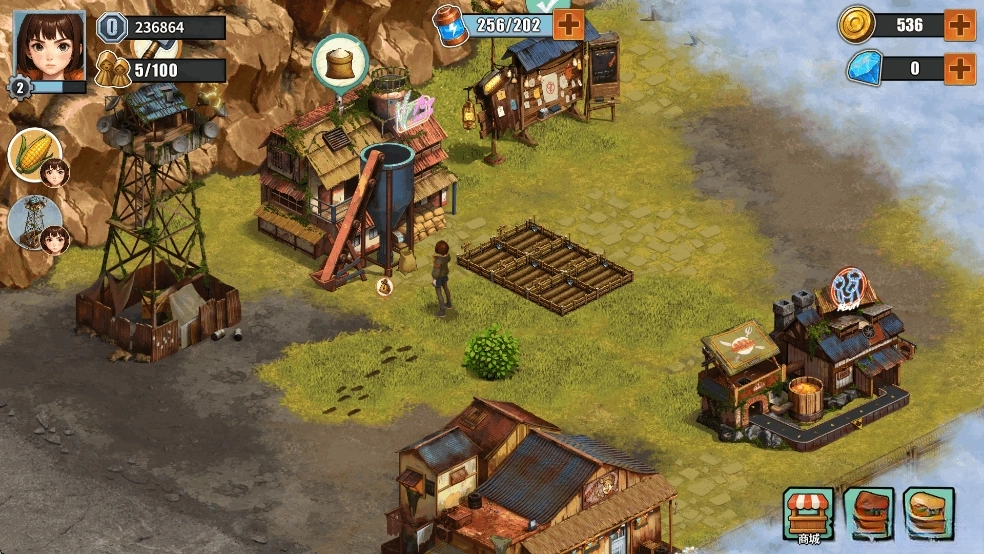Buy more gold coins with the plus button

coord(959,25)
